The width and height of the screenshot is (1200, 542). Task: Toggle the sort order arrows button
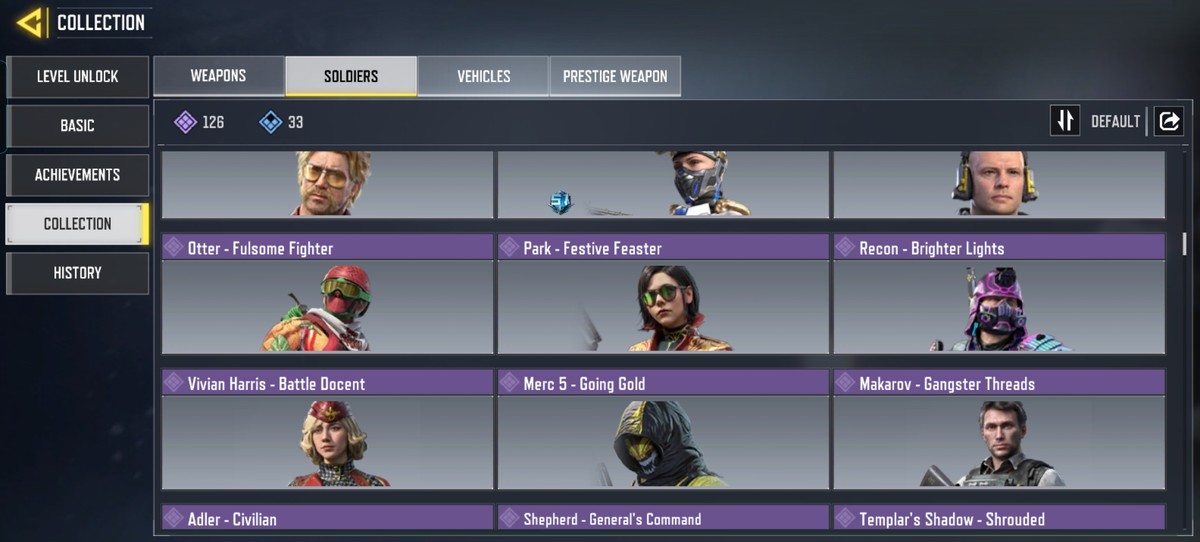coord(1065,121)
